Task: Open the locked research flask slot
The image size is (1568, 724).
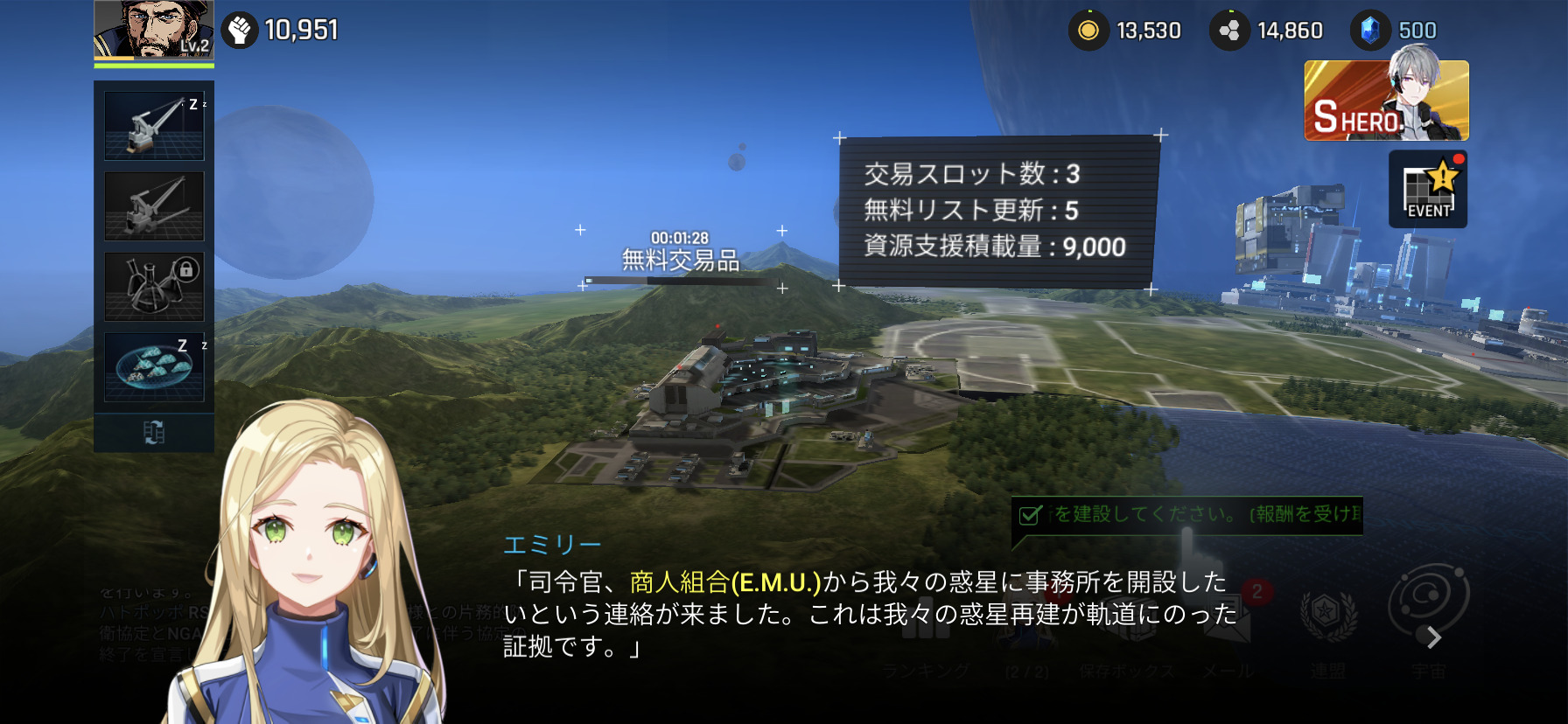Action: [154, 287]
